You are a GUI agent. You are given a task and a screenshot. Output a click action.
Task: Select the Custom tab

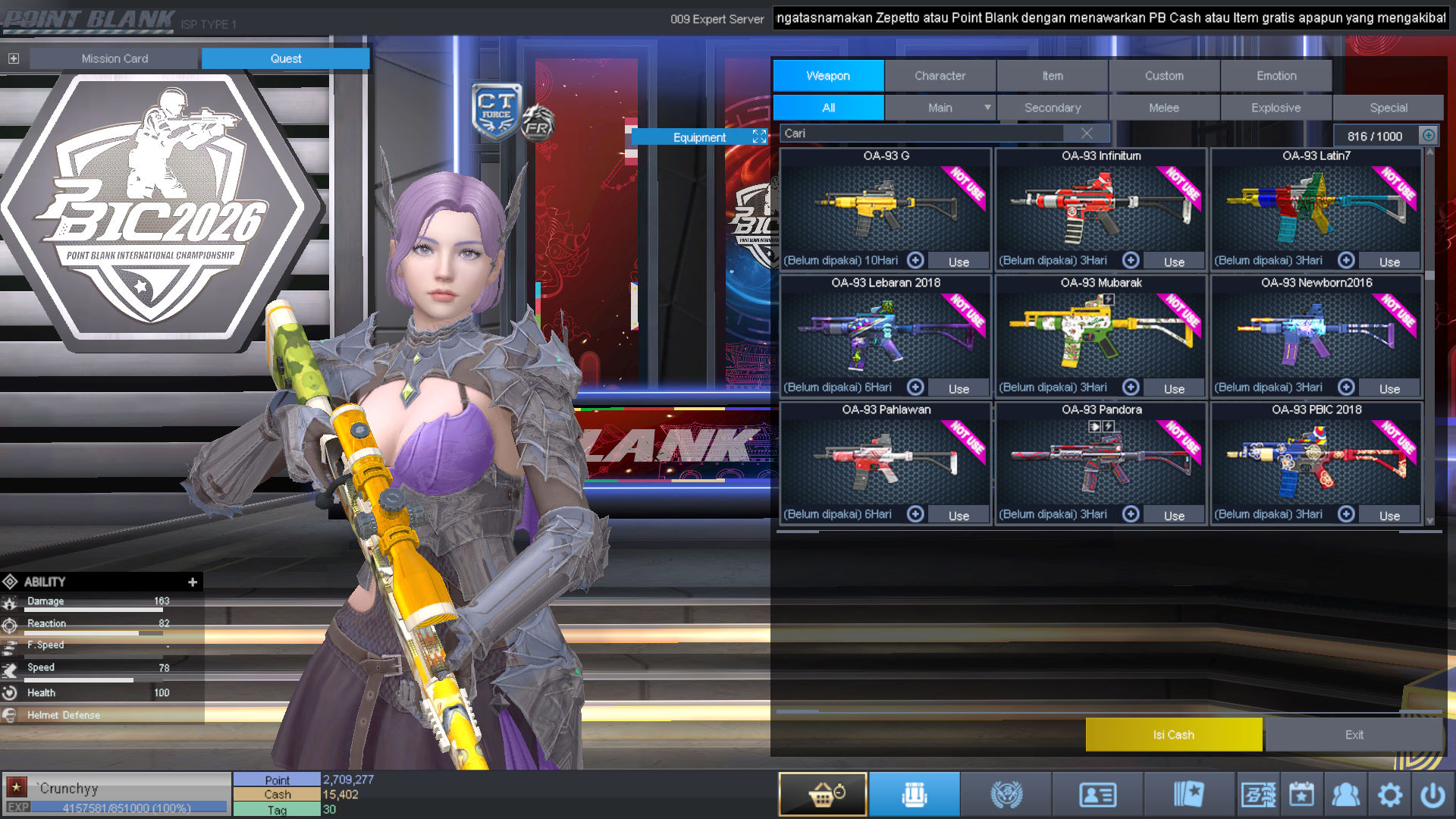point(1164,76)
